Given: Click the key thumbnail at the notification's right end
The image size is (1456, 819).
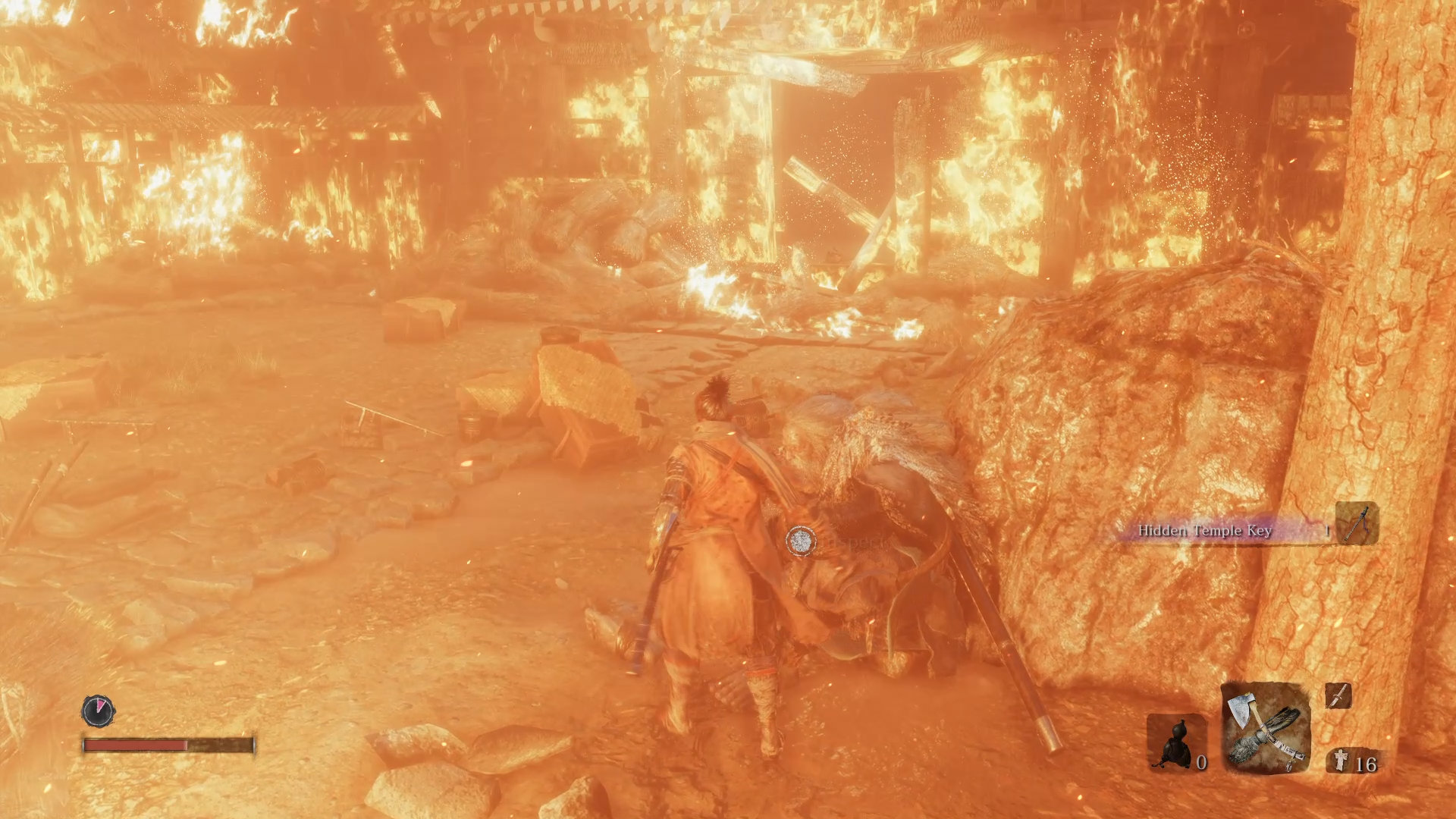Looking at the screenshot, I should tap(1355, 523).
